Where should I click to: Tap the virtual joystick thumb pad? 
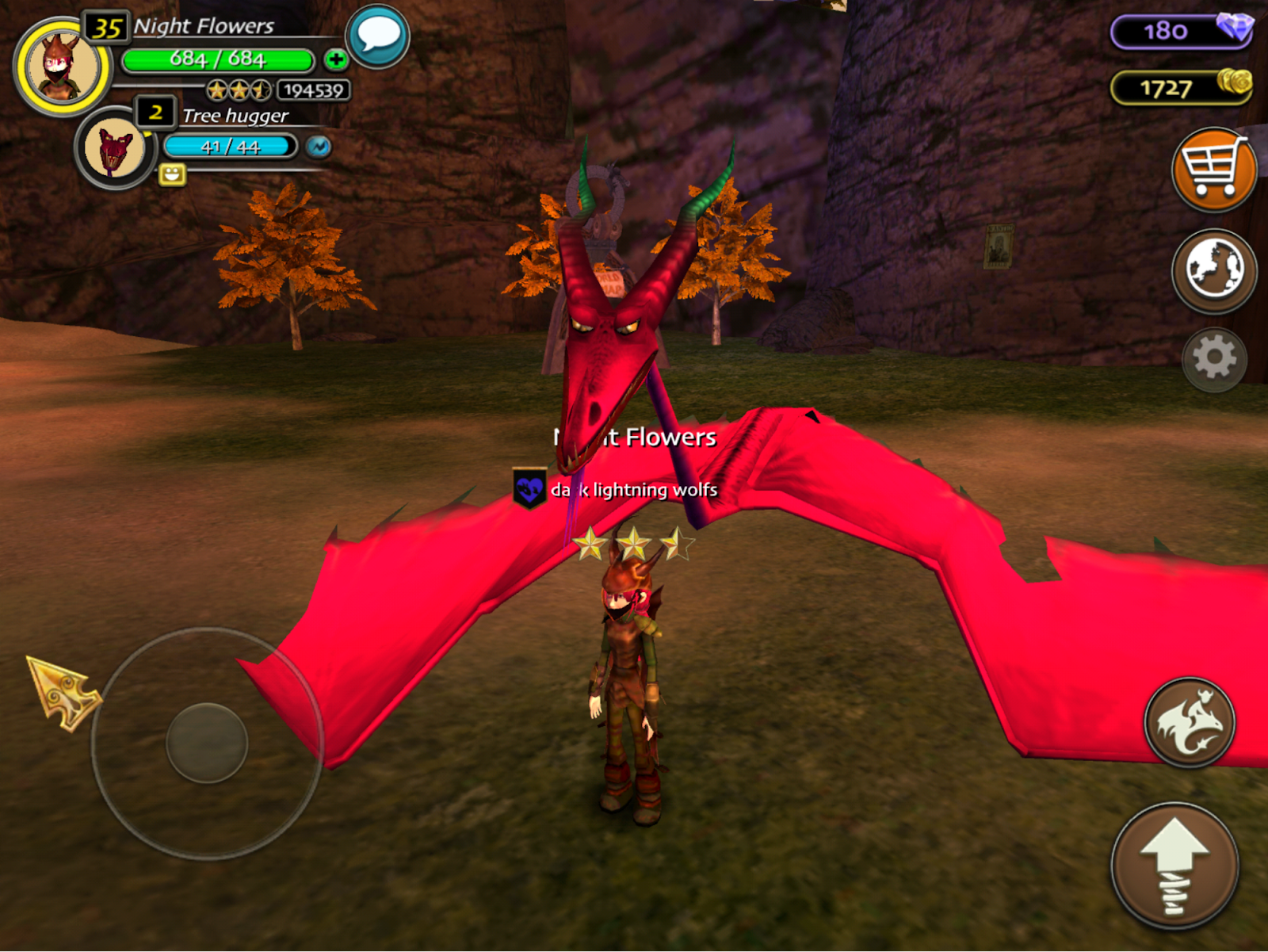[207, 743]
